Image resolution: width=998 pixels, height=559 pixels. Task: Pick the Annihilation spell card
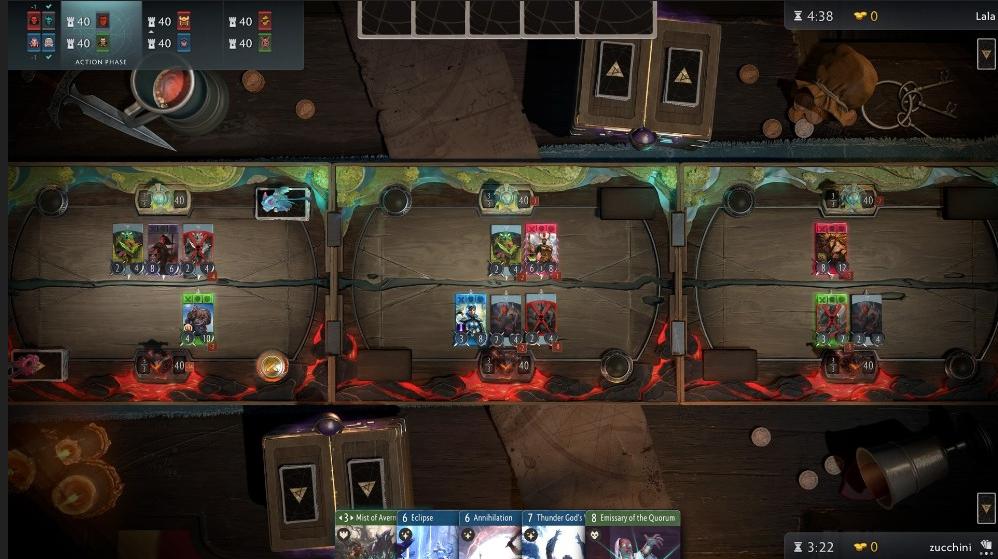click(x=489, y=535)
